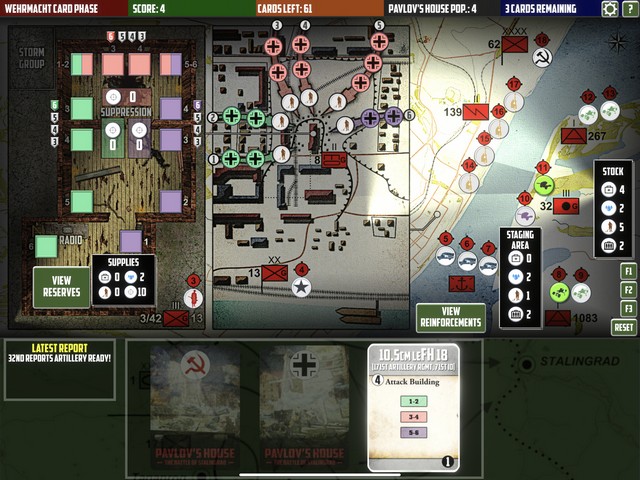This screenshot has width=640, height=480.
Task: Activate the F3 view button
Action: [x=627, y=309]
